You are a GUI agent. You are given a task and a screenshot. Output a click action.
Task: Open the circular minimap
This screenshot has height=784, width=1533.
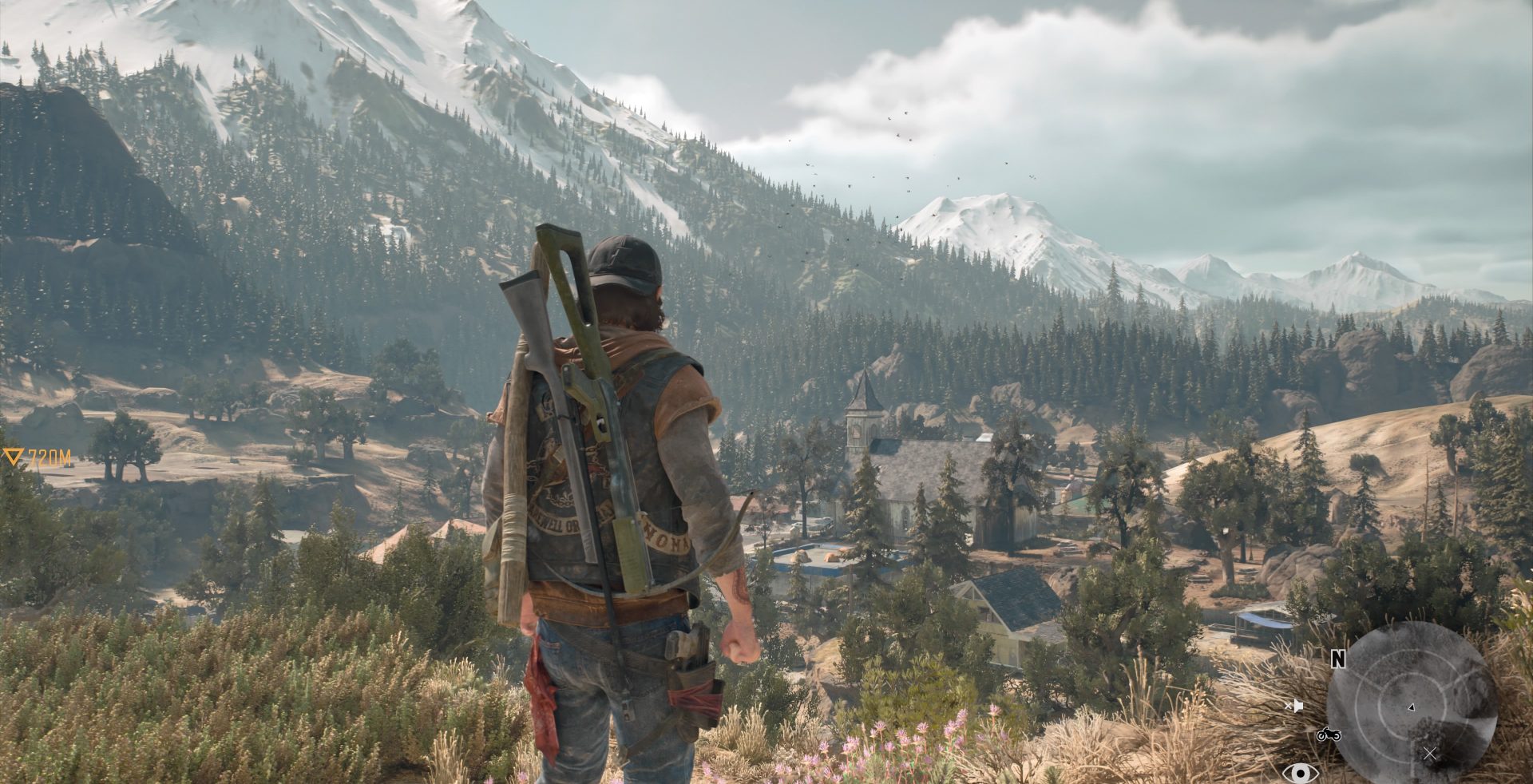(x=1411, y=703)
